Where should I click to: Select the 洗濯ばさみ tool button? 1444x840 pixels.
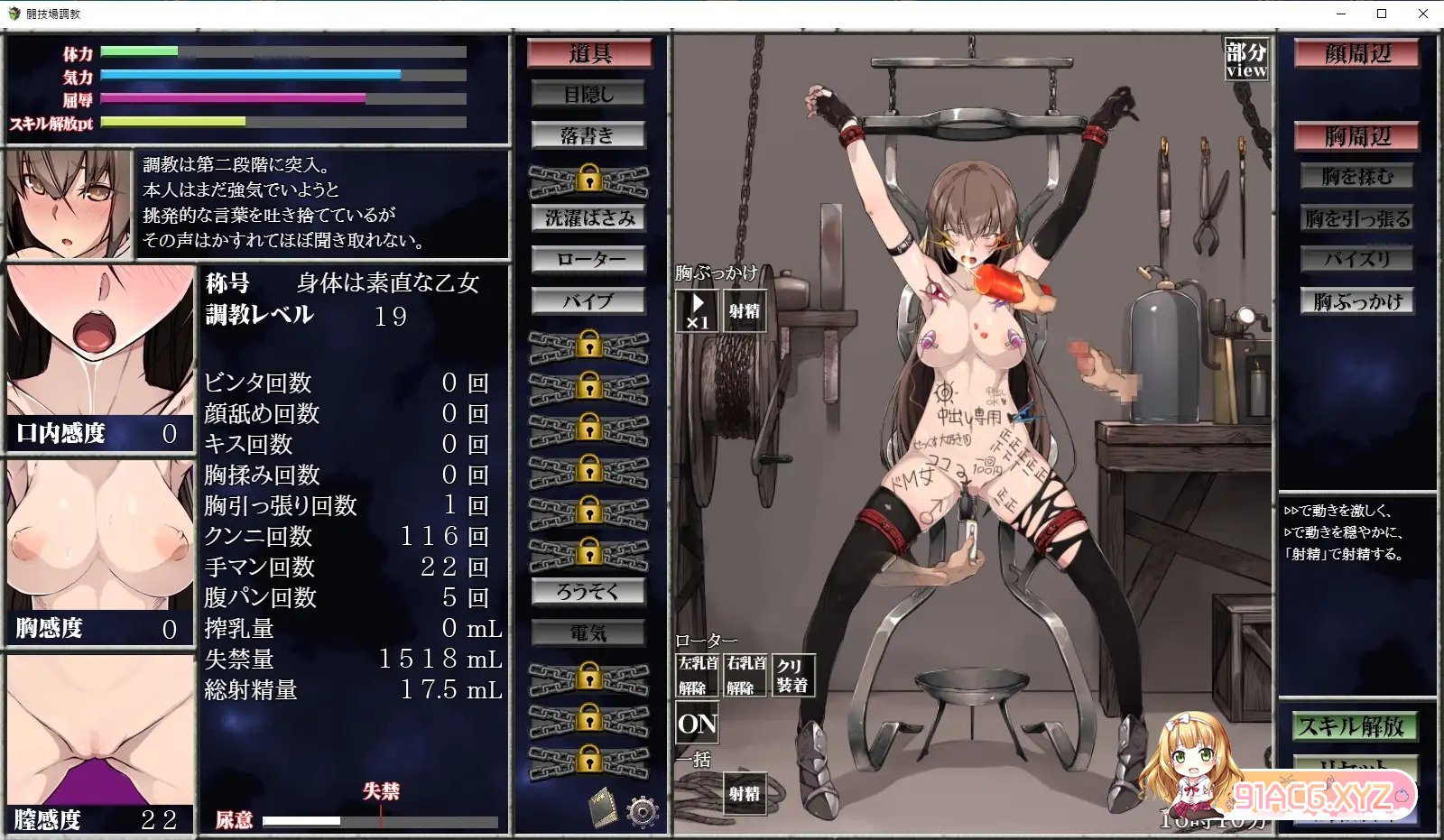point(588,218)
